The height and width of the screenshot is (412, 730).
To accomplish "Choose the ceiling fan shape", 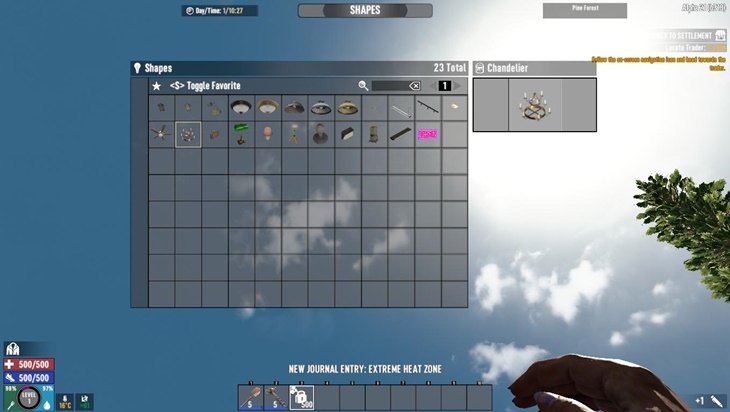I will coord(161,134).
